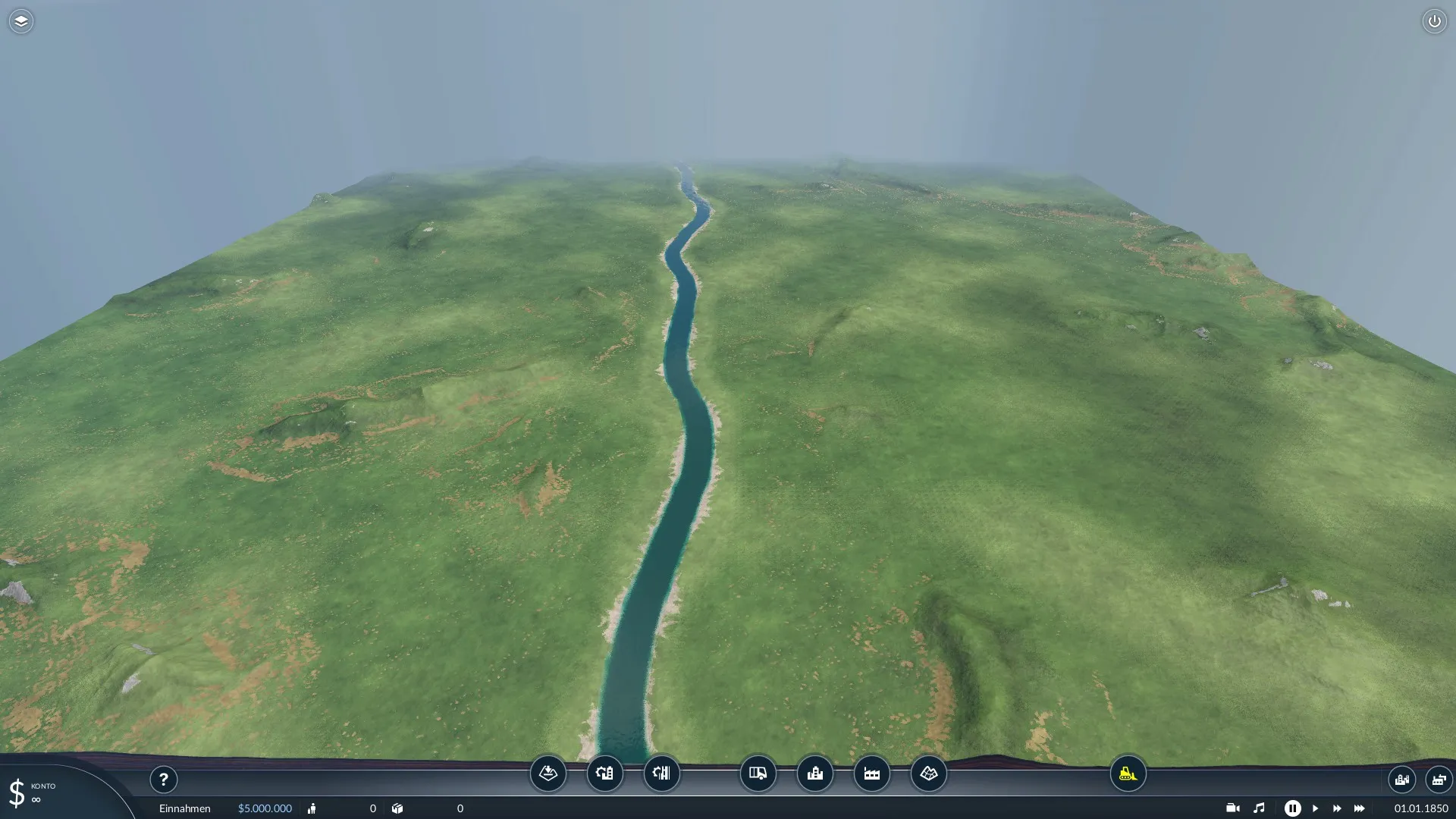Image resolution: width=1456 pixels, height=819 pixels.
Task: Set game speed to double fast-forward
Action: point(1337,808)
